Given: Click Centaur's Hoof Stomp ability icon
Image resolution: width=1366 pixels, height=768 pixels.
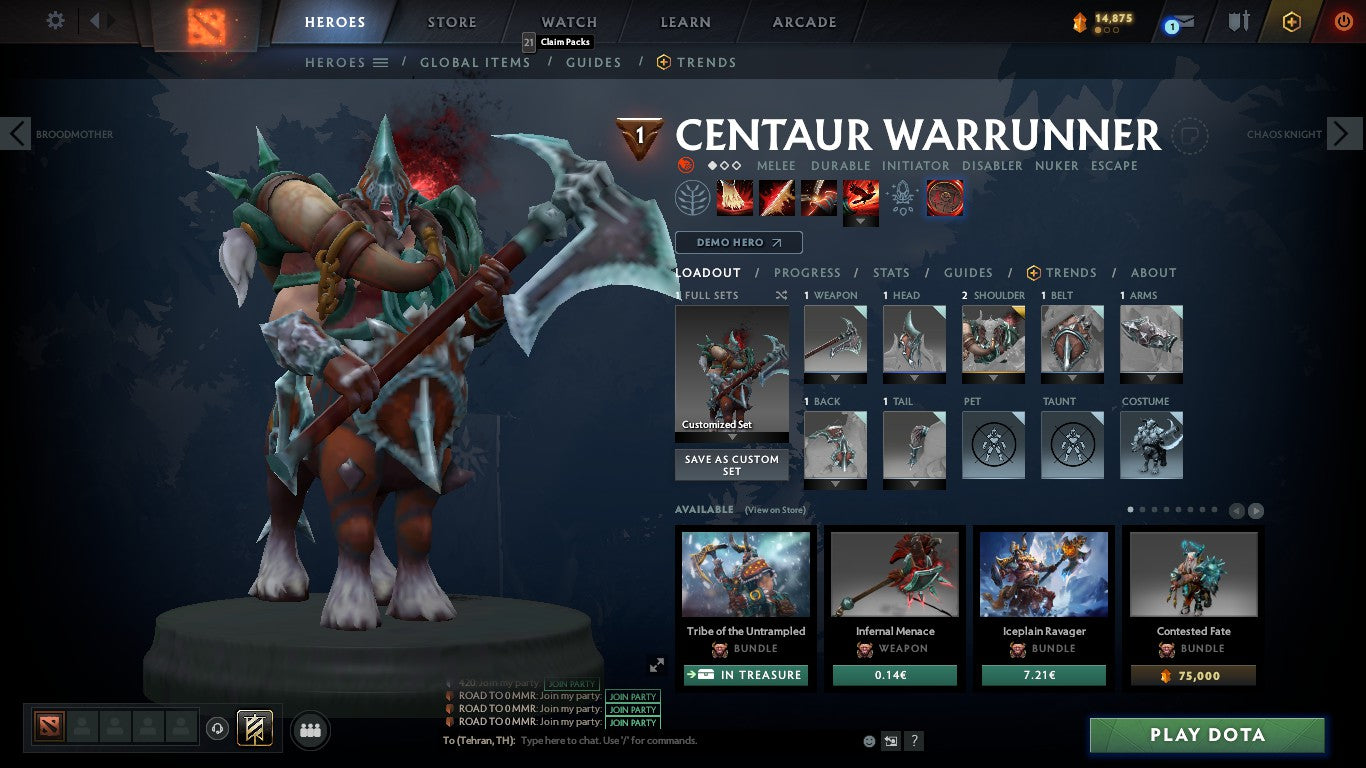Looking at the screenshot, I should point(735,196).
